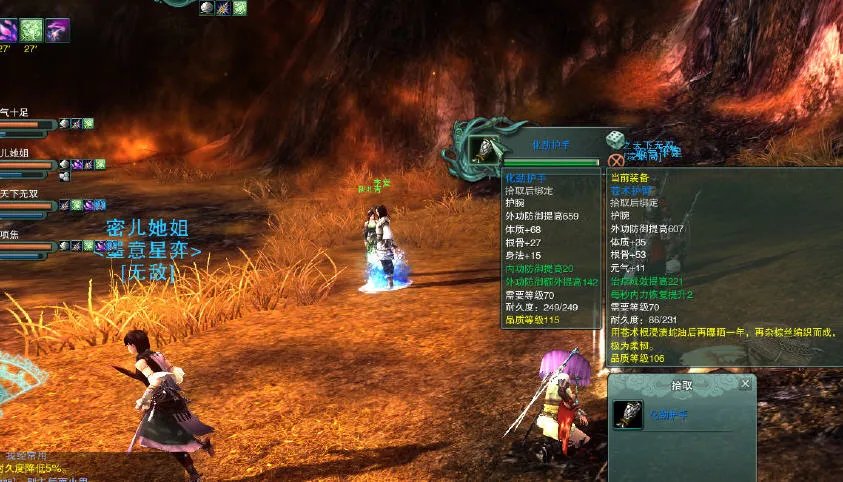Close the 拾取 loot window
The width and height of the screenshot is (843, 482).
point(745,383)
